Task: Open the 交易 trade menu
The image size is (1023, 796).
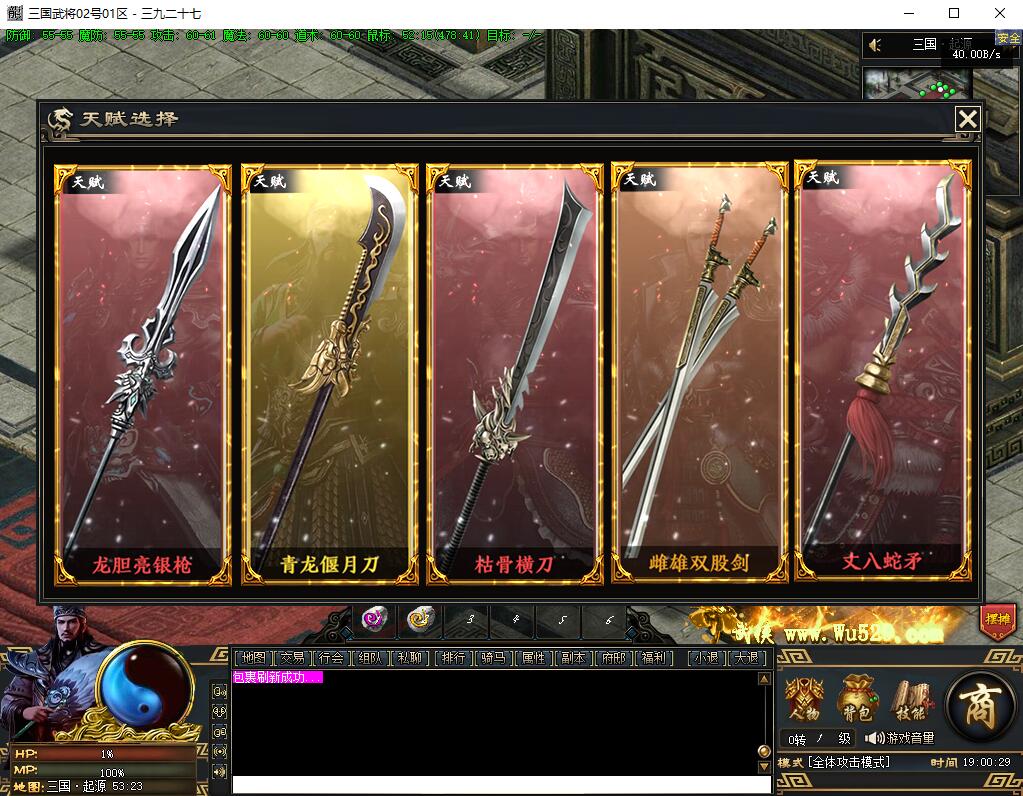Action: click(292, 658)
